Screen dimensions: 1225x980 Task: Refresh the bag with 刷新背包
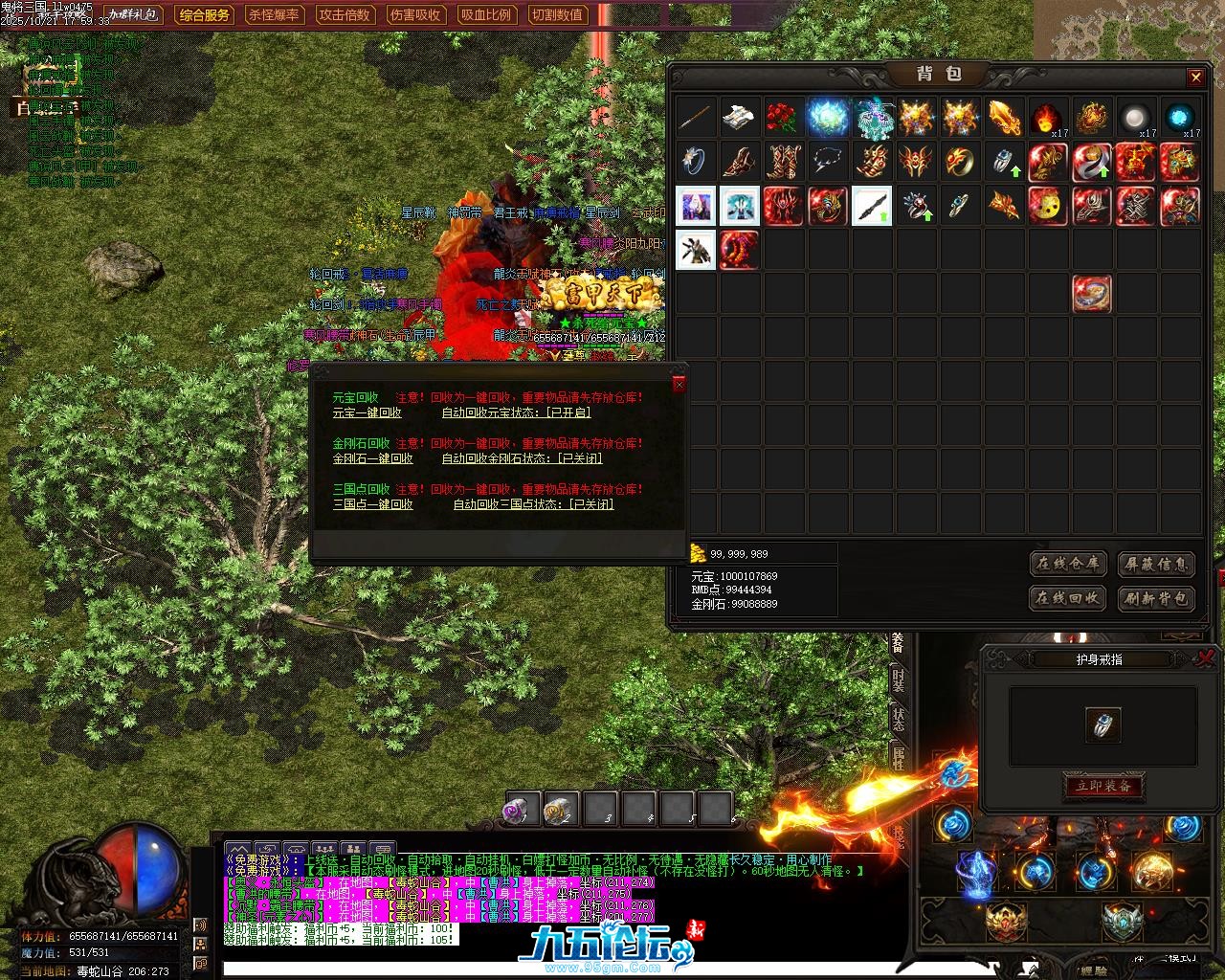point(1156,598)
